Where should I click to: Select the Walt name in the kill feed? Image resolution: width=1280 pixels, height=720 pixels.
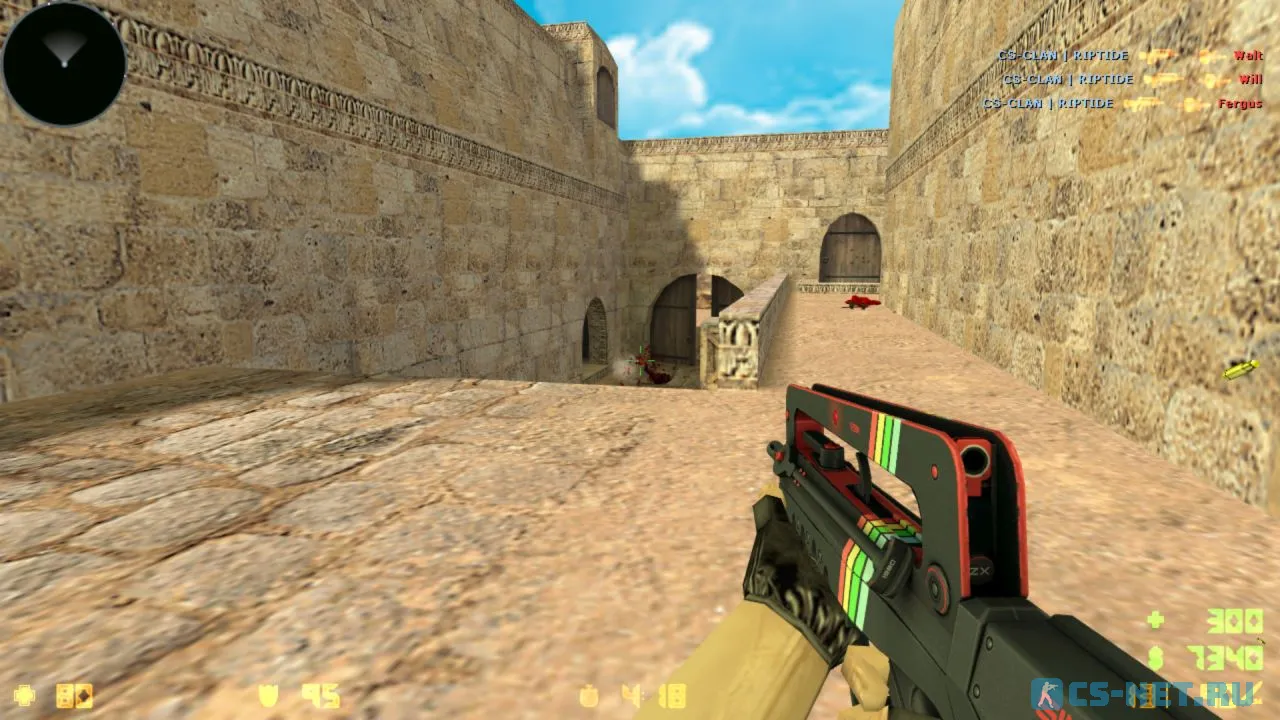pos(1247,56)
